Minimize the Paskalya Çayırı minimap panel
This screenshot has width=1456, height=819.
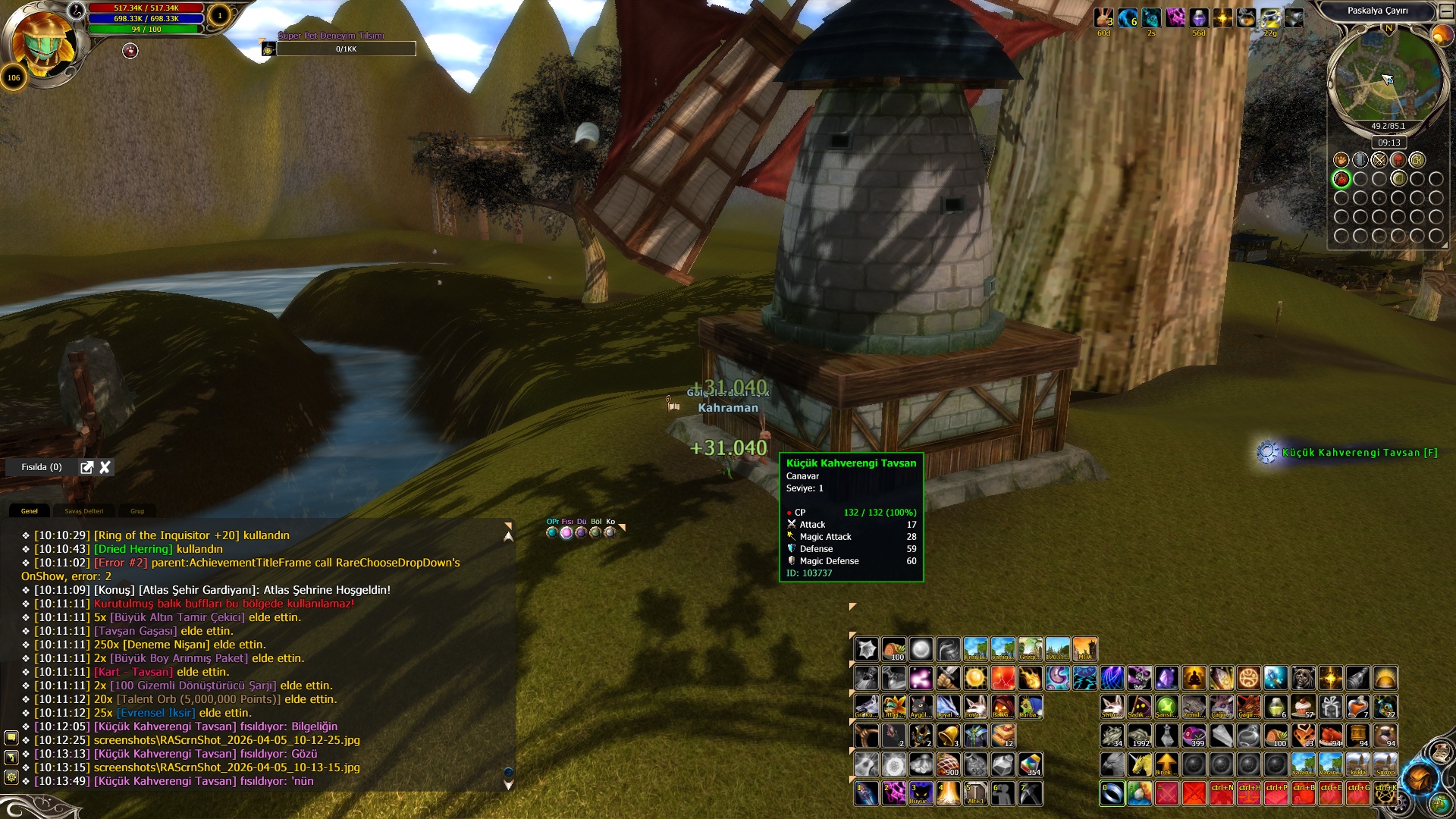pyautogui.click(x=1446, y=11)
